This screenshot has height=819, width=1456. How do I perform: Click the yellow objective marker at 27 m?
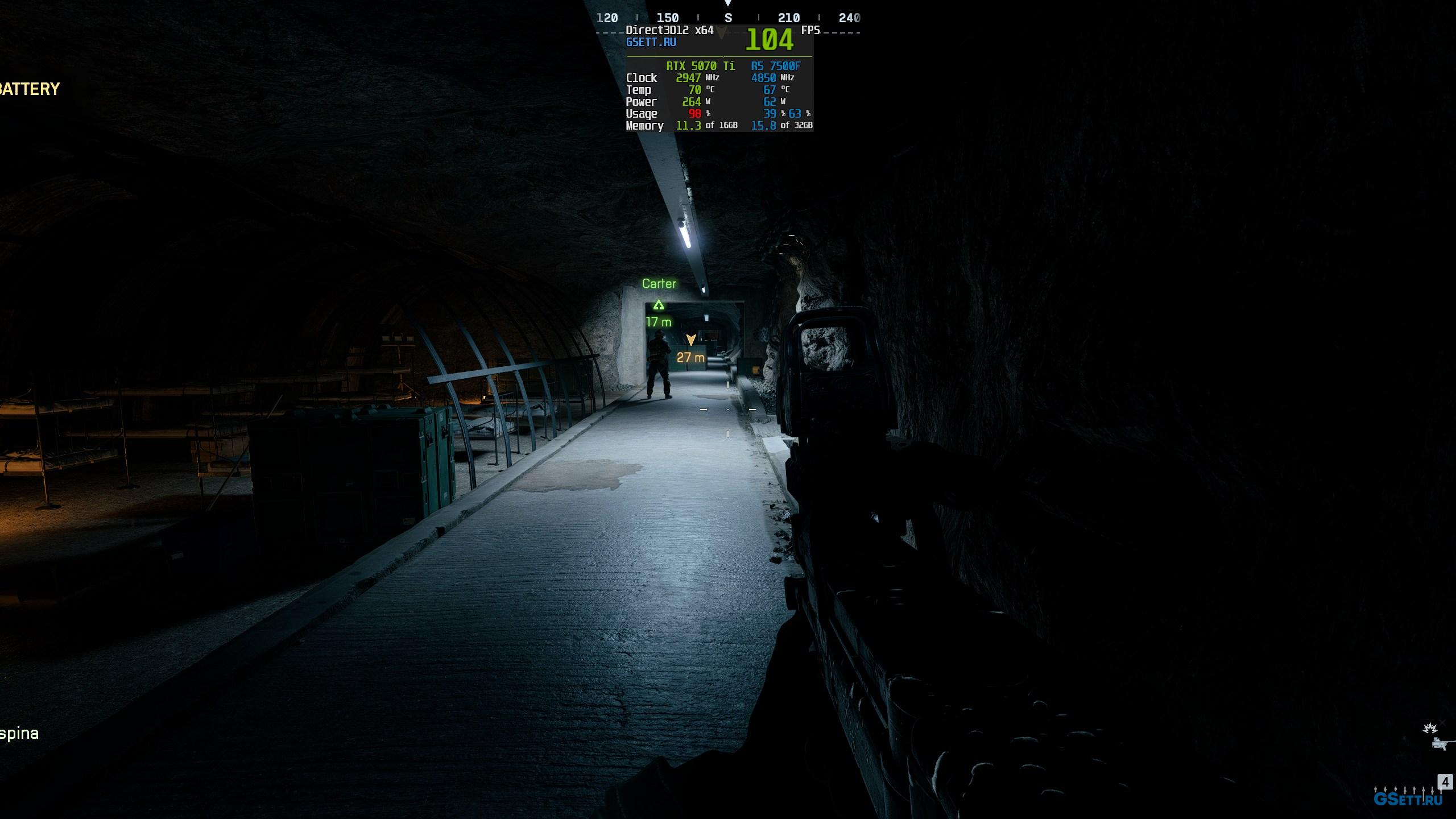691,340
